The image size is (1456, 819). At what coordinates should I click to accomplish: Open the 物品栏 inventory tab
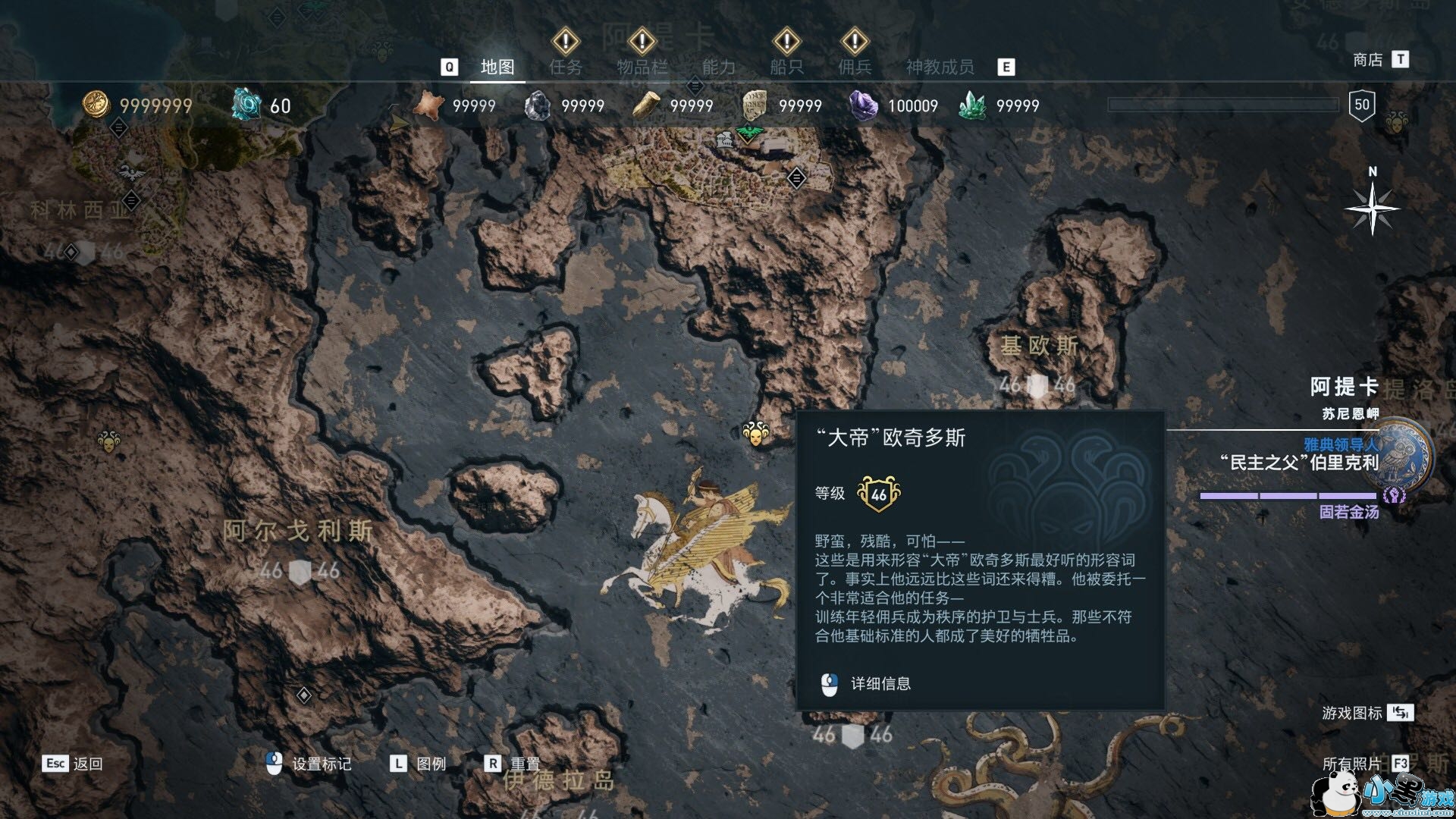642,67
